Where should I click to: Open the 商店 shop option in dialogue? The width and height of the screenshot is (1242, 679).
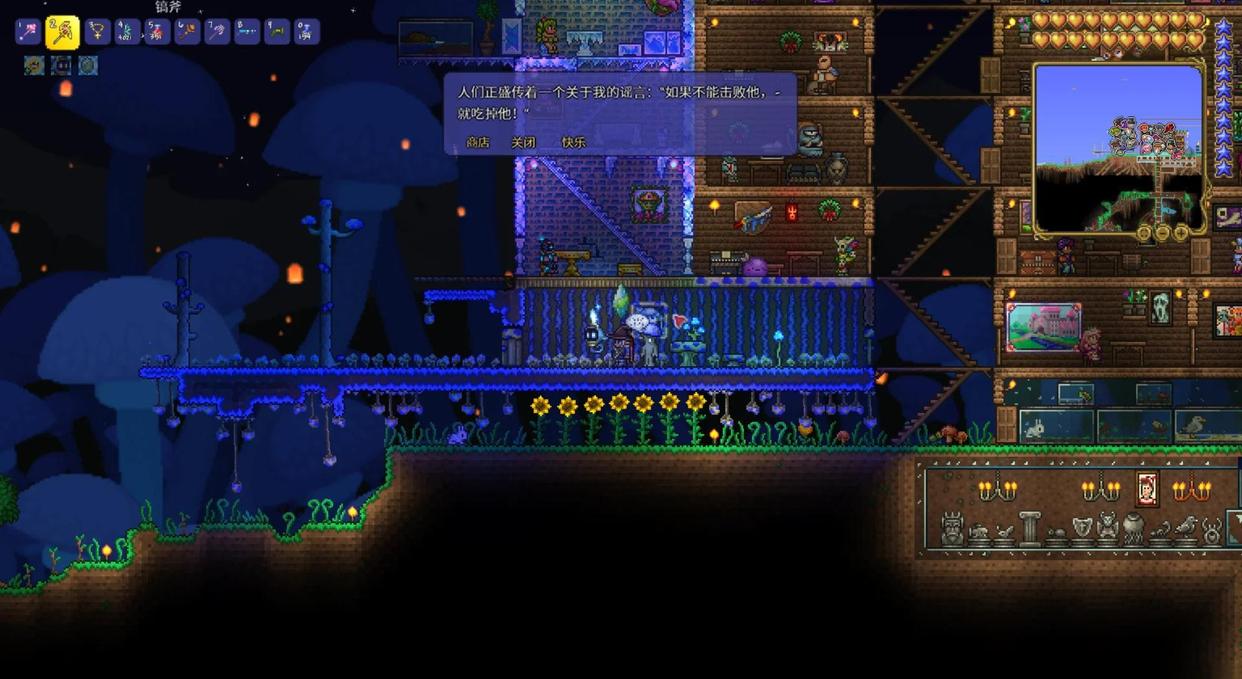pyautogui.click(x=478, y=142)
